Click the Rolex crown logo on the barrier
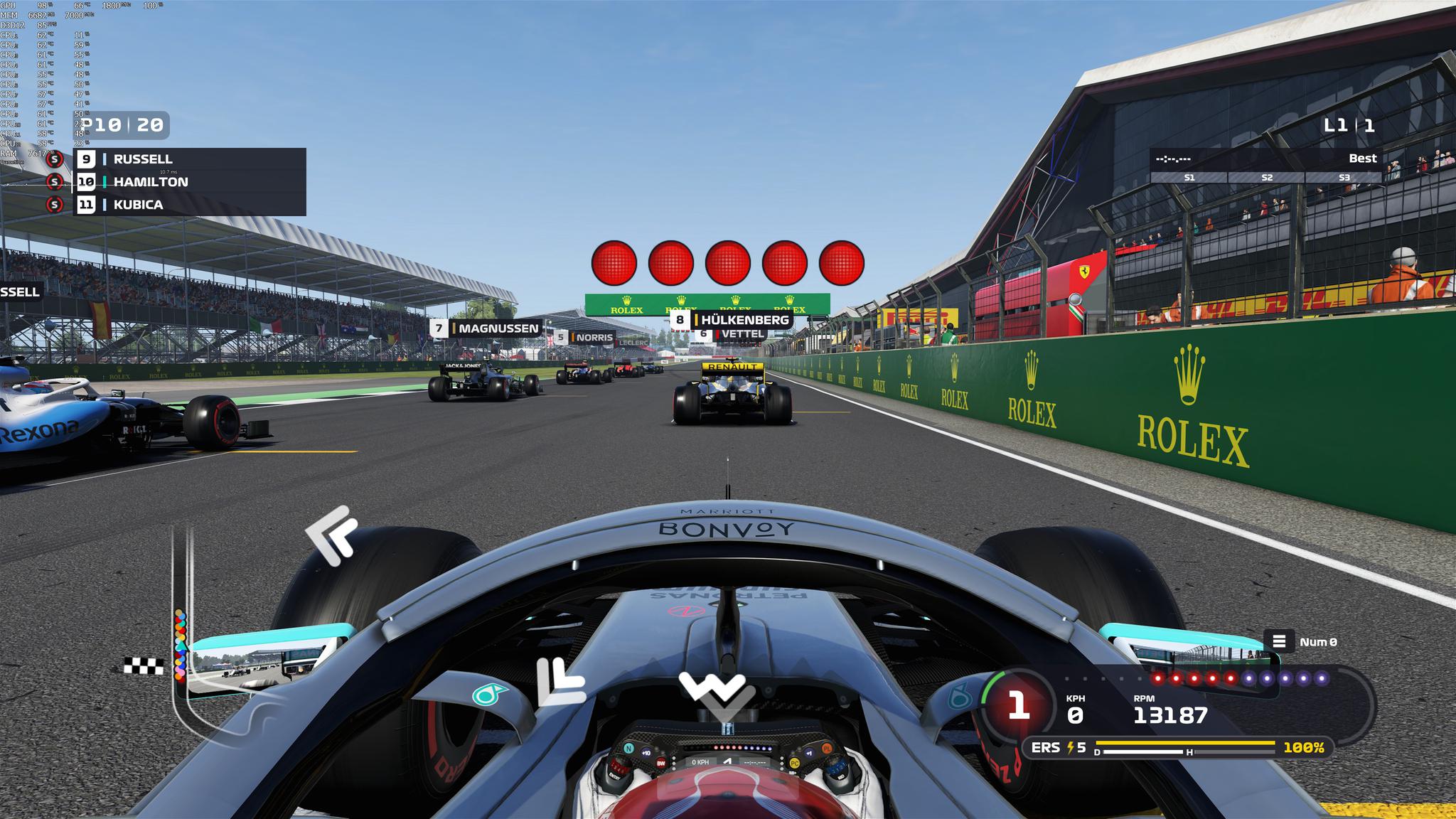 [x=1189, y=372]
